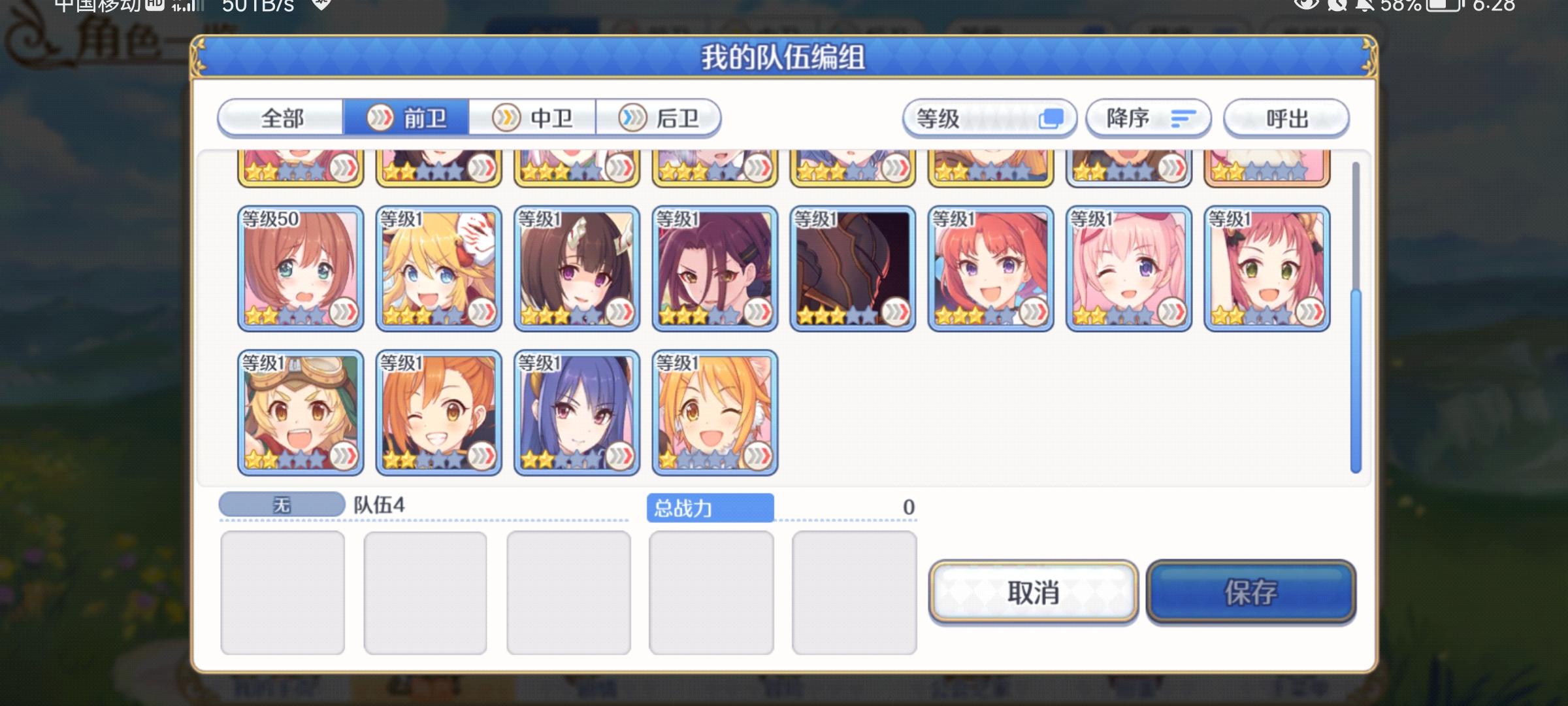
Task: Open the 呼出 panel
Action: pos(1286,118)
